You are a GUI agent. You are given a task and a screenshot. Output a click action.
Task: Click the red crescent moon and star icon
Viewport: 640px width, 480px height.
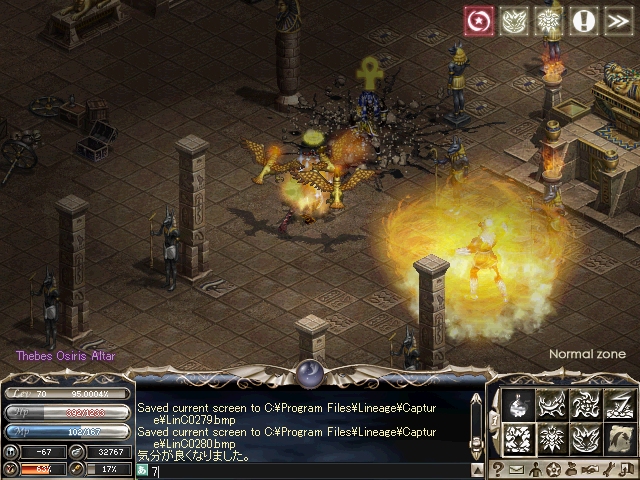(477, 21)
